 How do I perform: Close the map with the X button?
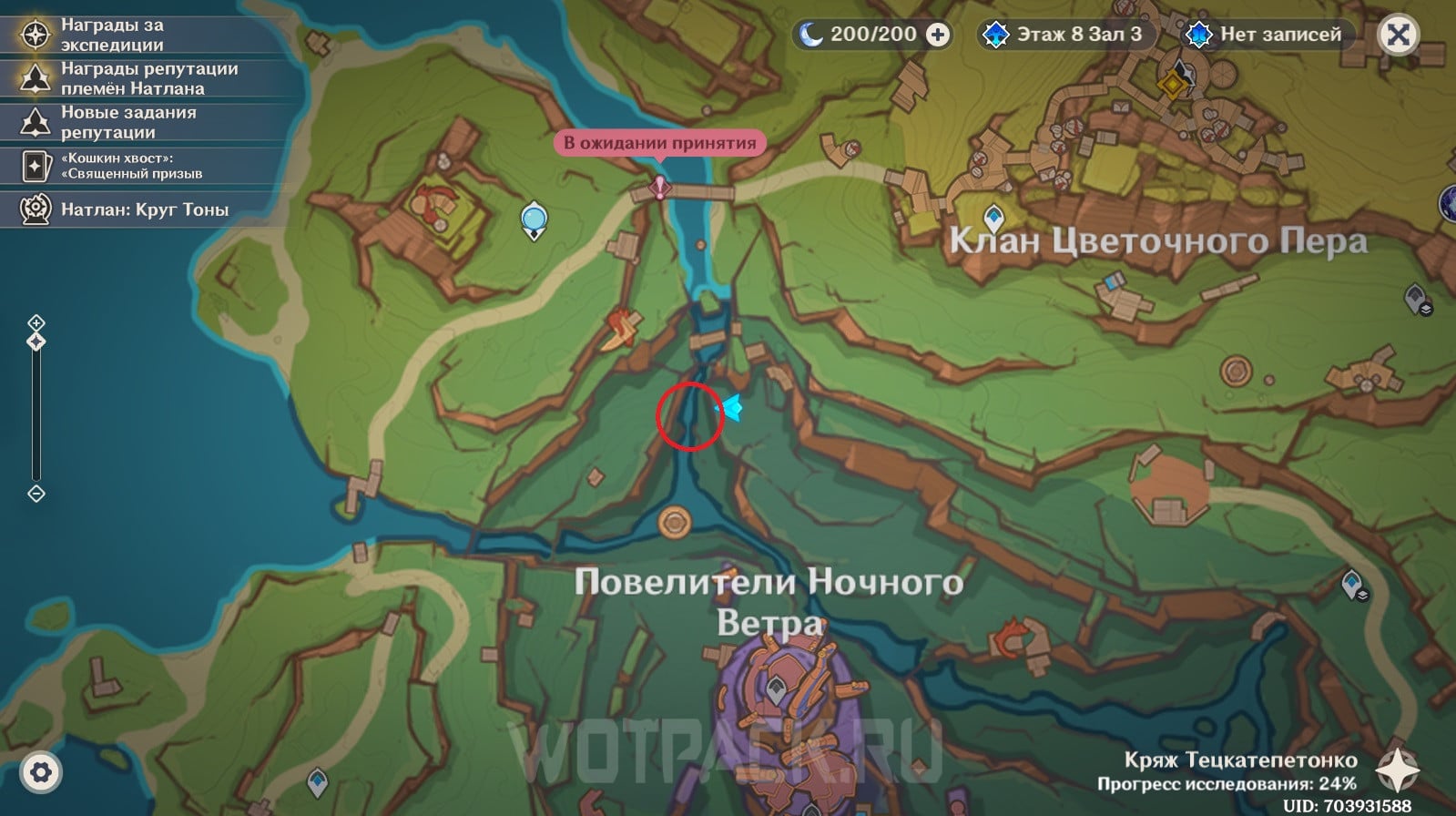pos(1398,36)
